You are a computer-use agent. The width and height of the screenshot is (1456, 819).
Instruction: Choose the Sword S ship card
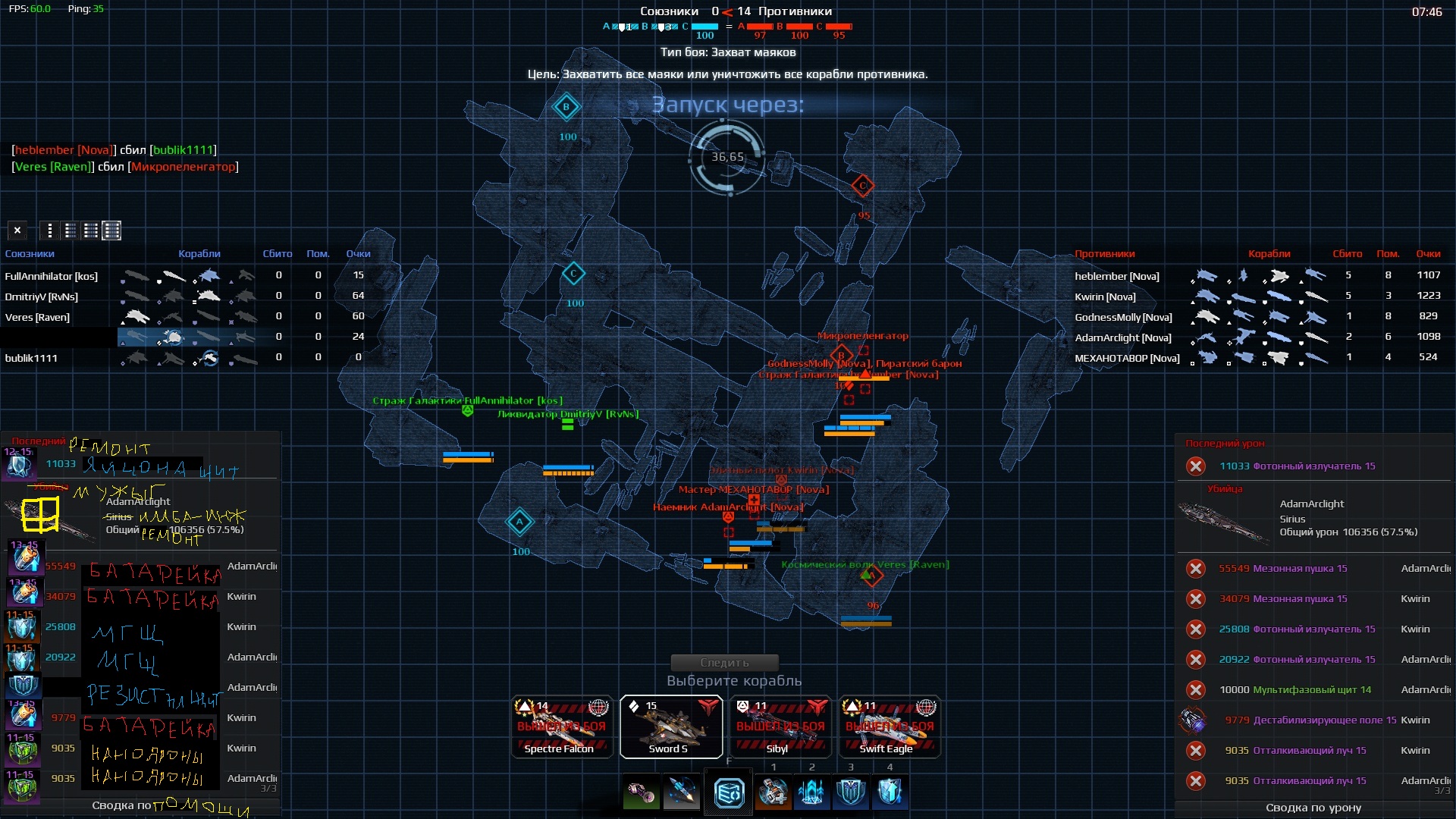[670, 726]
